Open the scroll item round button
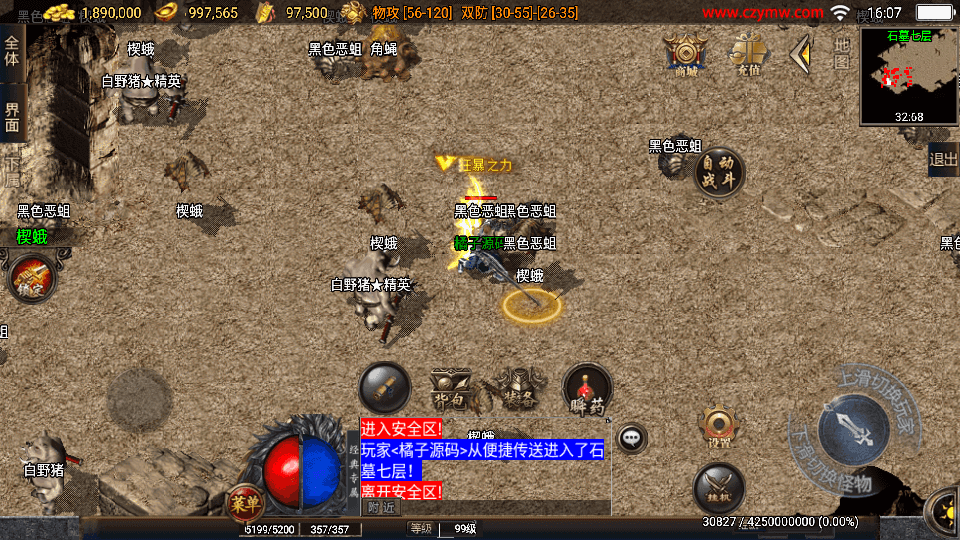The height and width of the screenshot is (540, 960). point(384,387)
